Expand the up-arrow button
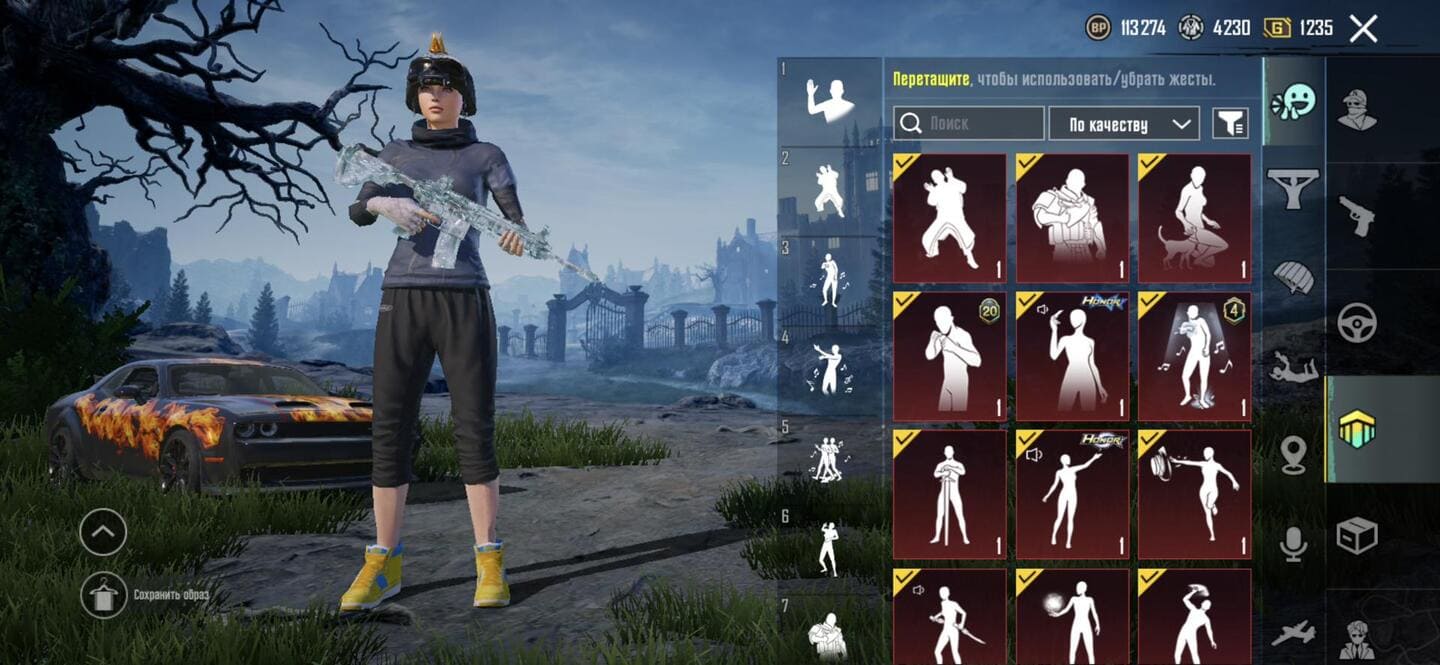The image size is (1440, 665). point(103,532)
